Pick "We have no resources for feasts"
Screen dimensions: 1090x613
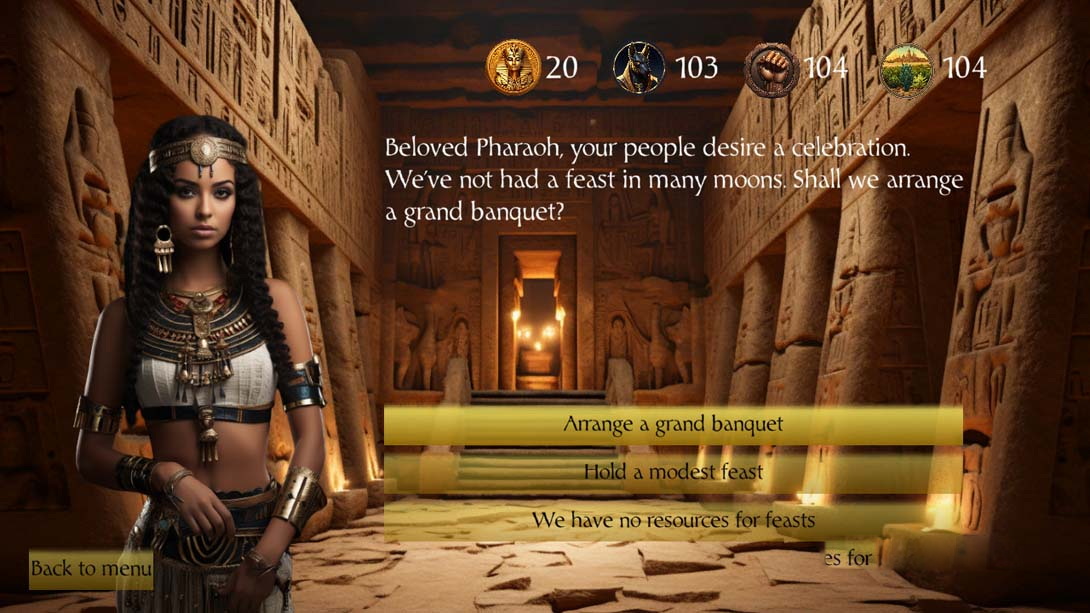click(x=673, y=520)
